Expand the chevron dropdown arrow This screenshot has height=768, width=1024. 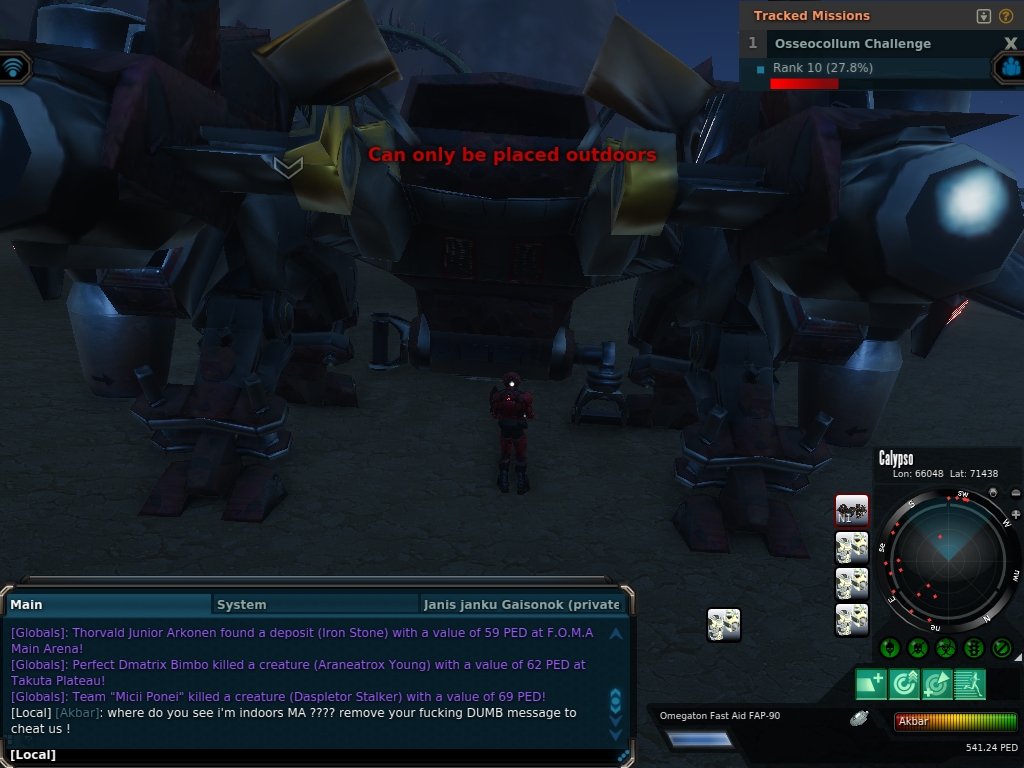coord(288,167)
